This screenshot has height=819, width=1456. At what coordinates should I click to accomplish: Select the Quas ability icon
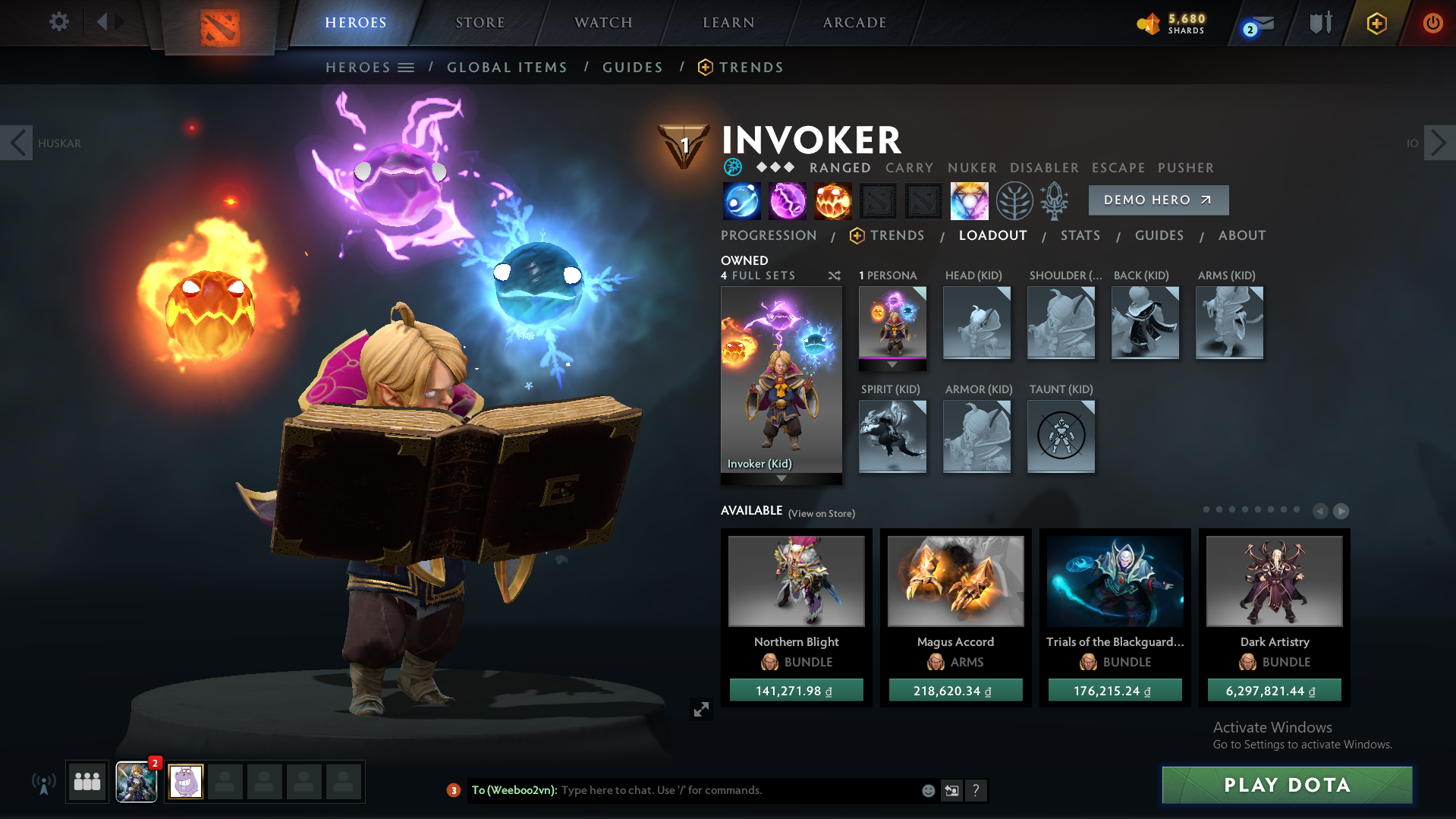[741, 200]
